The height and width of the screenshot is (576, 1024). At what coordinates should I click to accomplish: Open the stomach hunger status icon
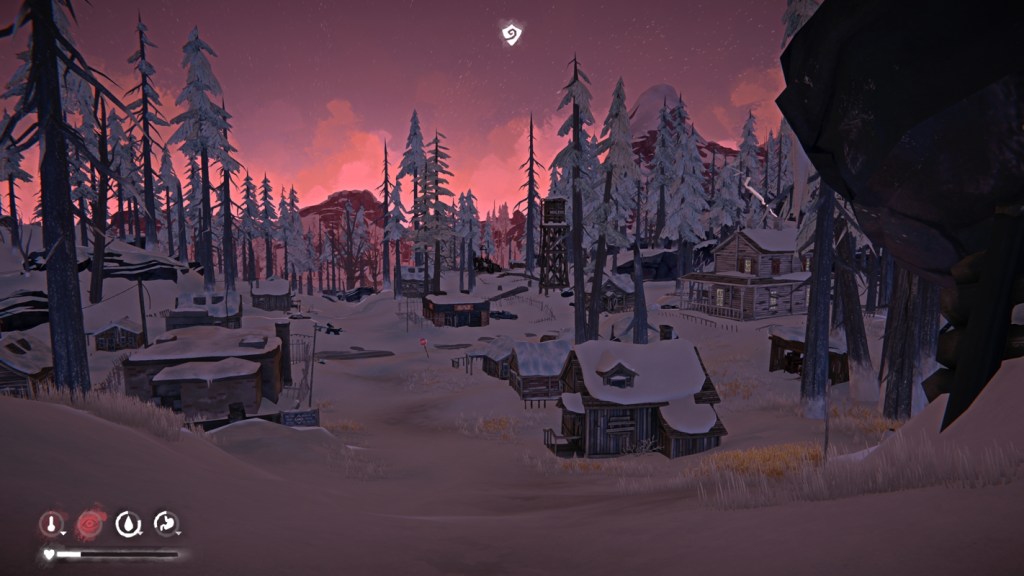166,523
